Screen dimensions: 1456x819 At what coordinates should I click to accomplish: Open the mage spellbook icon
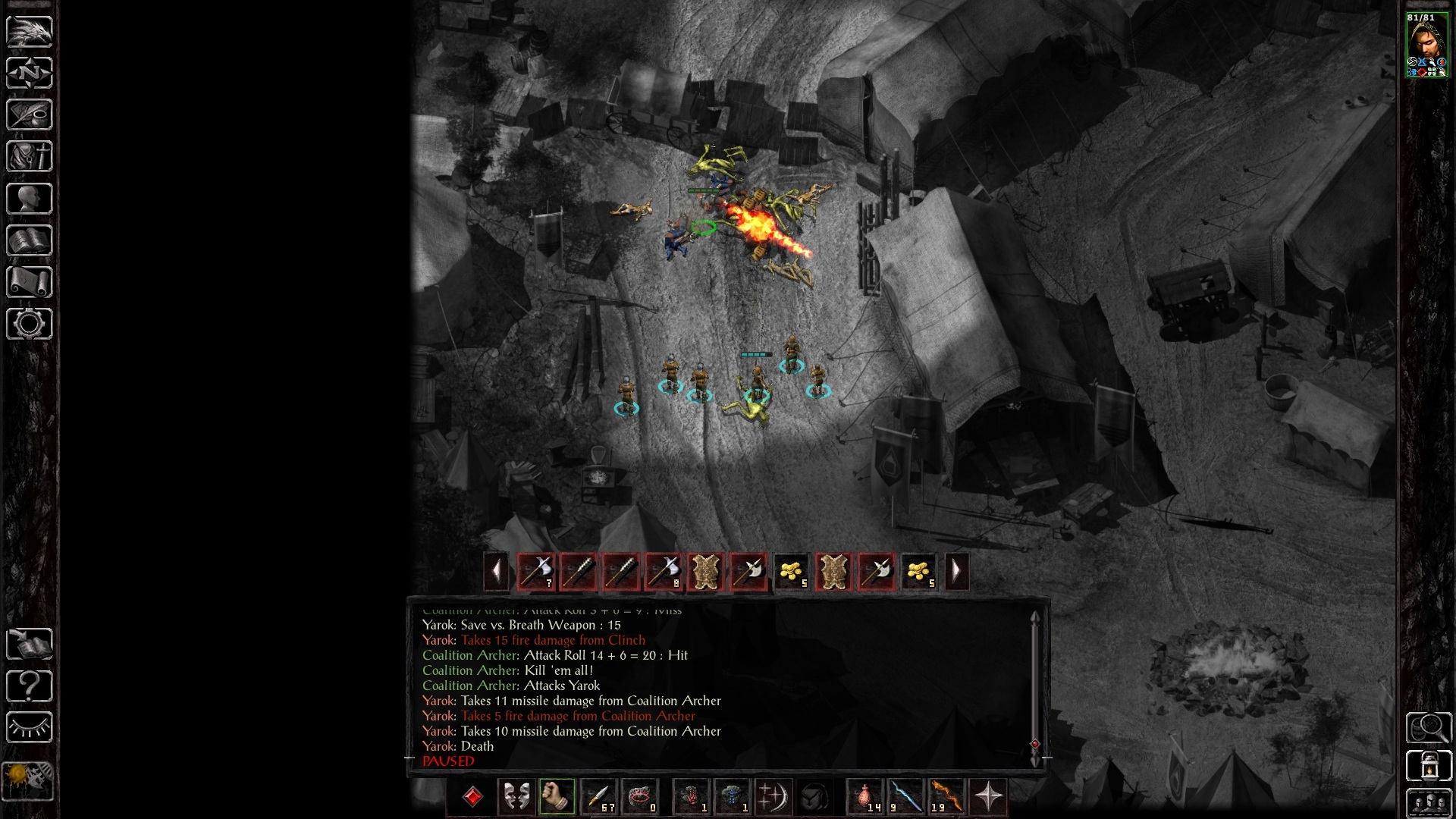point(30,240)
